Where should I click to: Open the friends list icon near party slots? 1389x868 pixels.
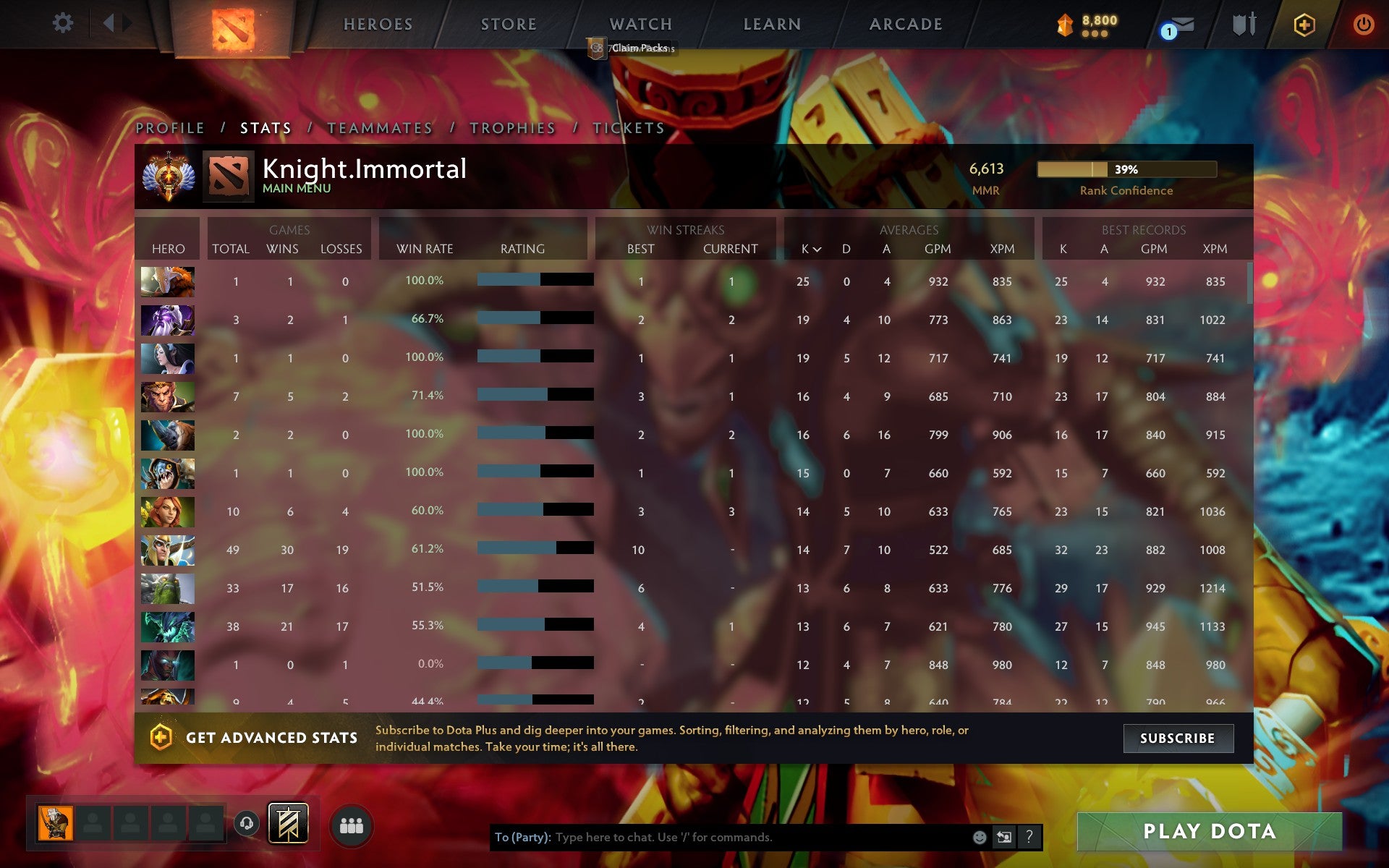(x=352, y=825)
